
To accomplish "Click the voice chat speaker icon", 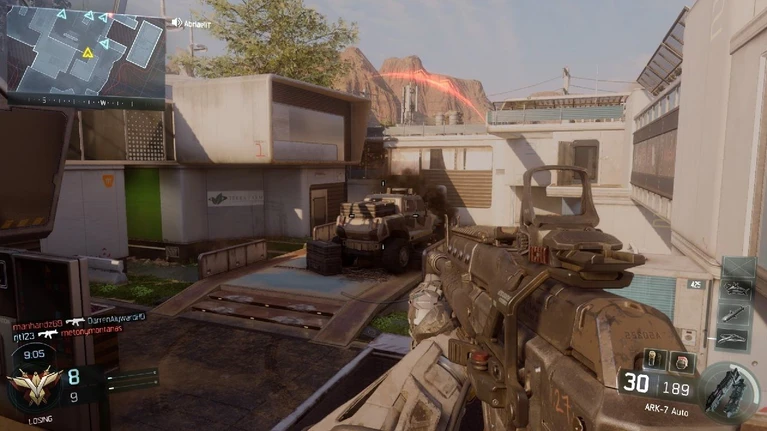I will [176, 22].
